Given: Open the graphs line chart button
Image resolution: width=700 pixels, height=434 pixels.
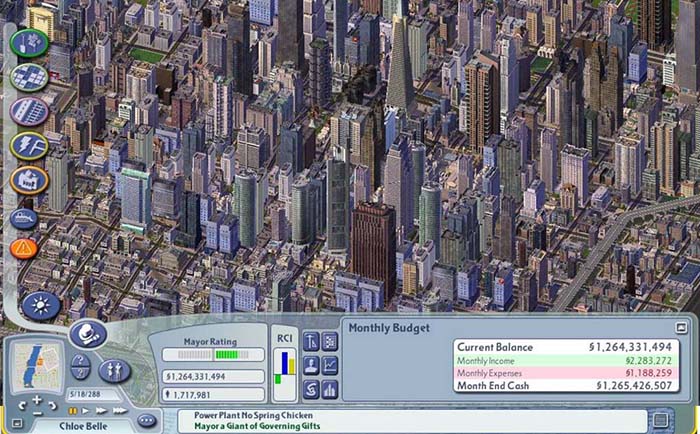Looking at the screenshot, I should (x=331, y=365).
